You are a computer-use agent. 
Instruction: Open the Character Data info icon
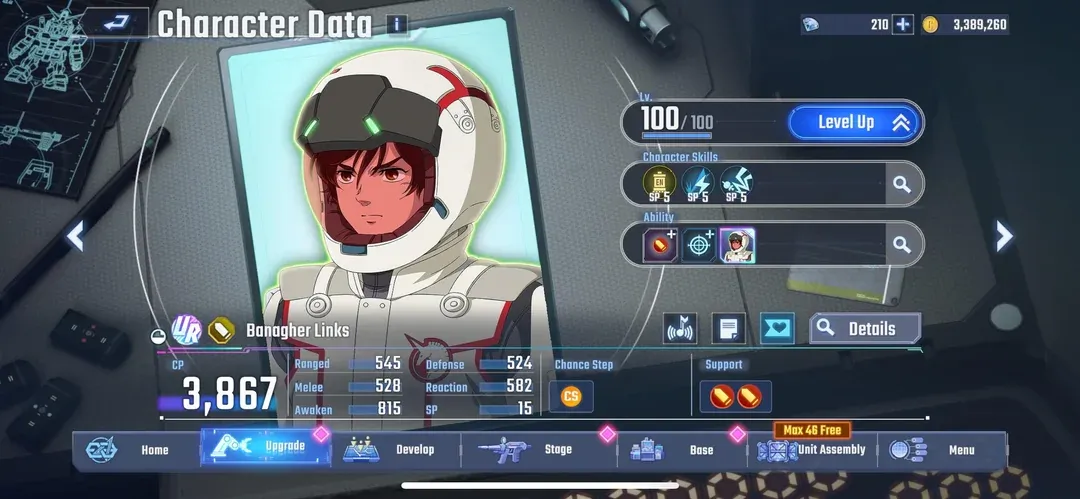397,25
